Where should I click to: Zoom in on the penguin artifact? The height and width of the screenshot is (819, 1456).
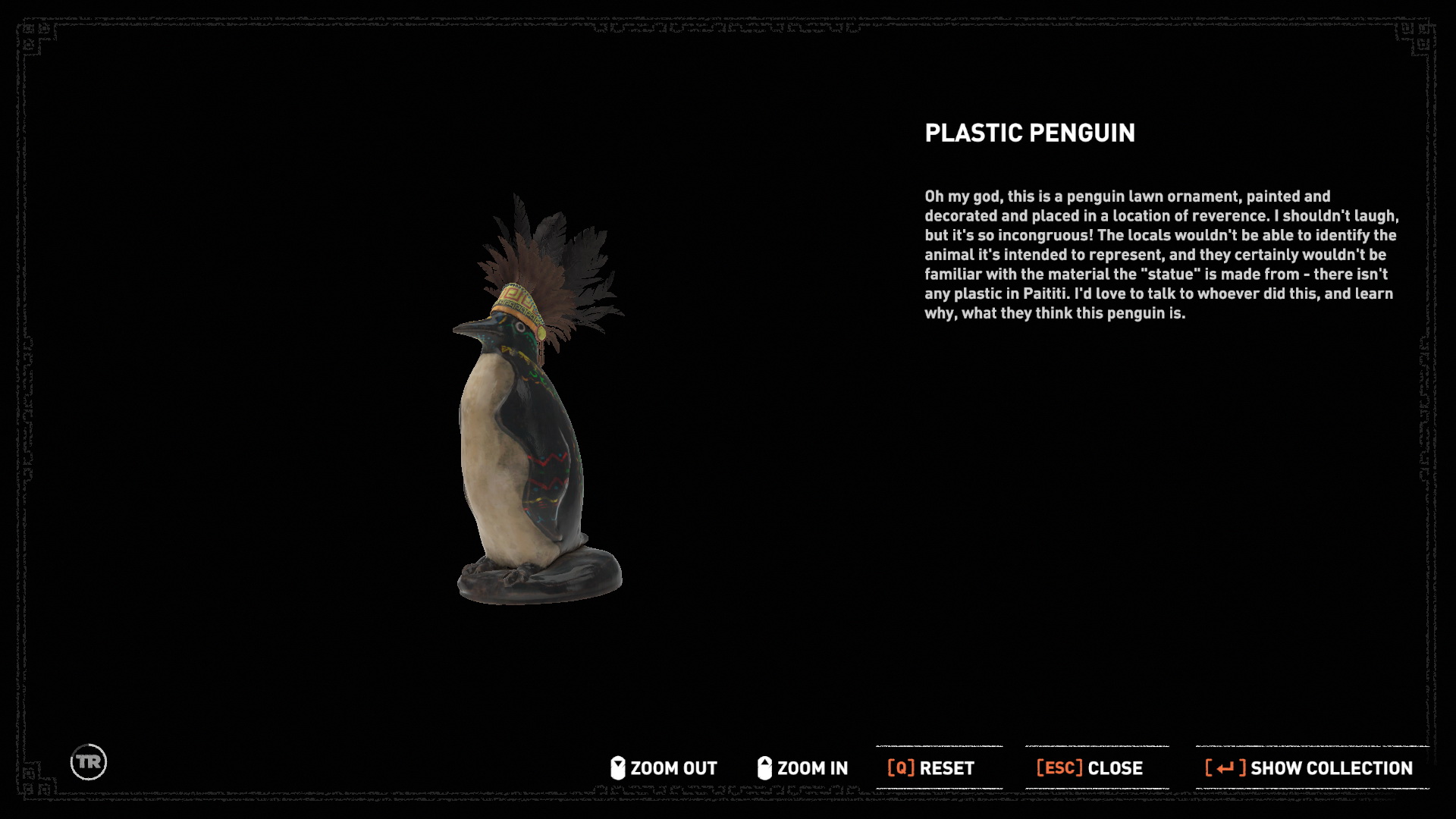[803, 768]
